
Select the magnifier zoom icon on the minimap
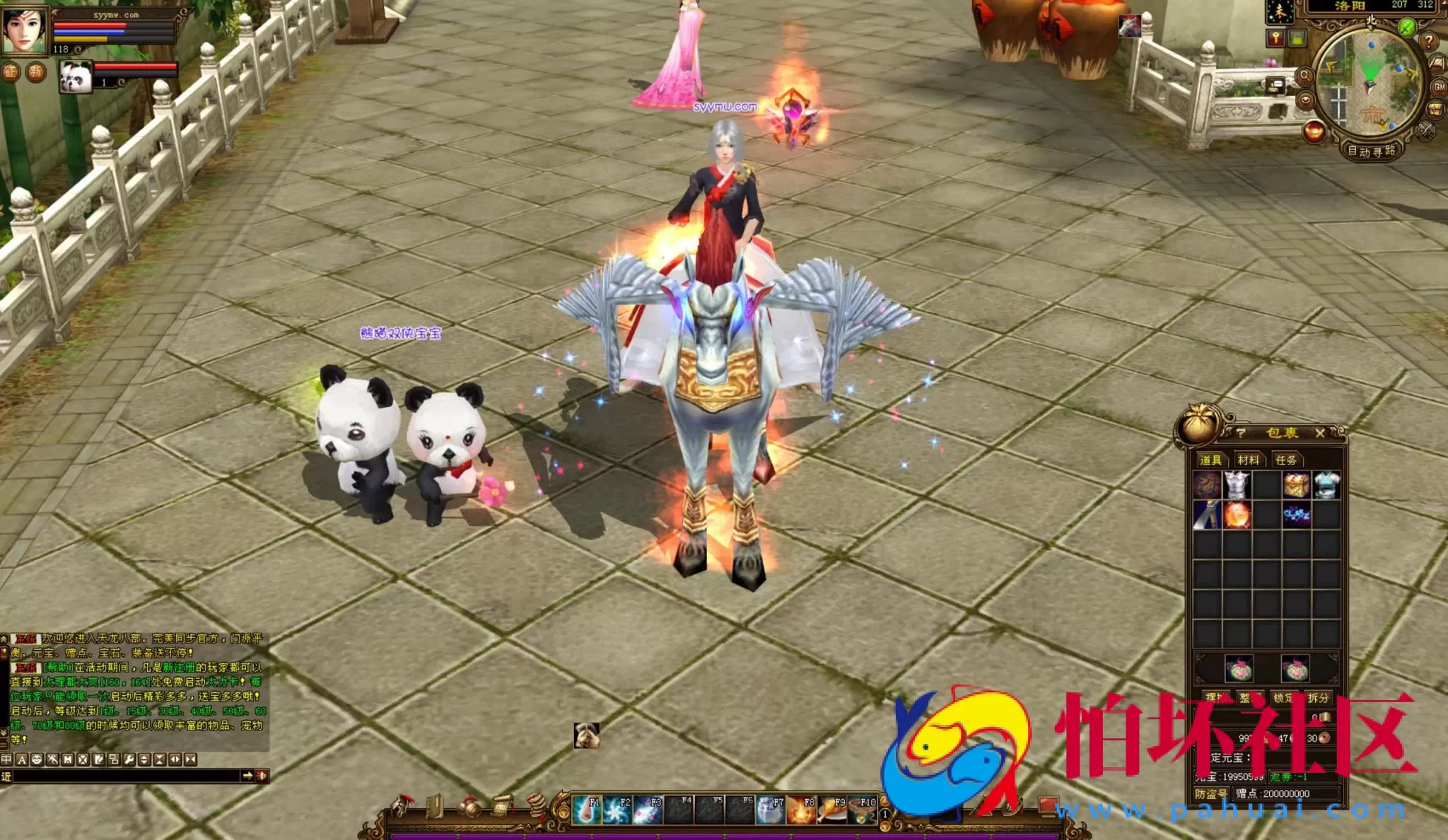(x=1304, y=76)
